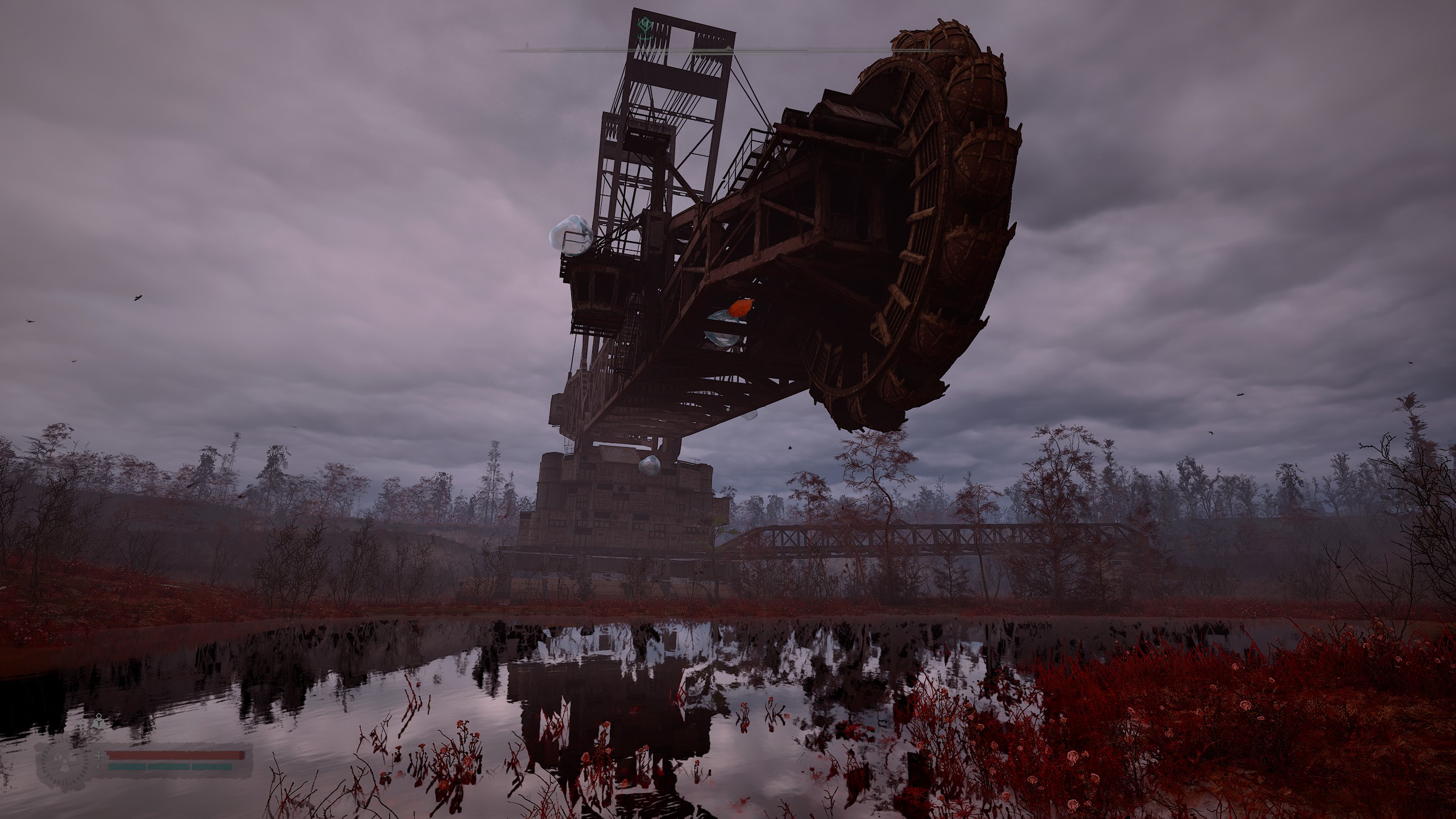Select the radiation gauge dial icon
The width and height of the screenshot is (1456, 819).
64,762
